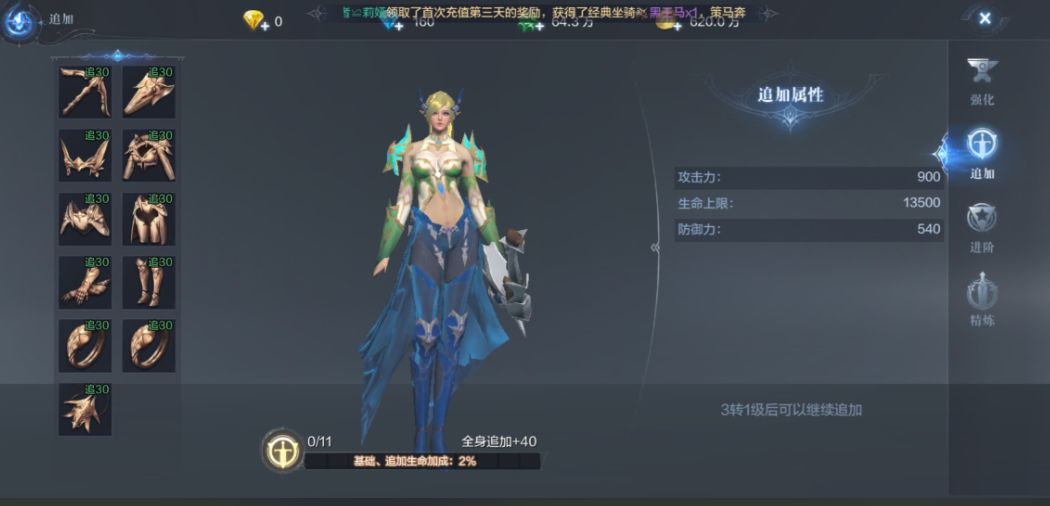Select the 追加 tab
This screenshot has width=1050, height=506.
point(982,153)
